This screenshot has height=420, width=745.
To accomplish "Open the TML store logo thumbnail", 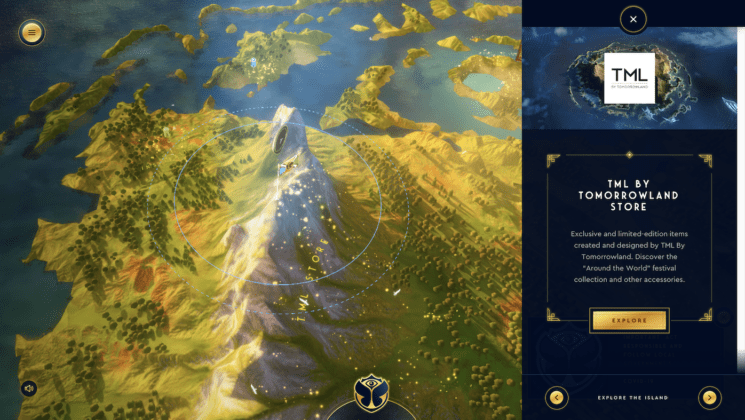I will 630,78.
